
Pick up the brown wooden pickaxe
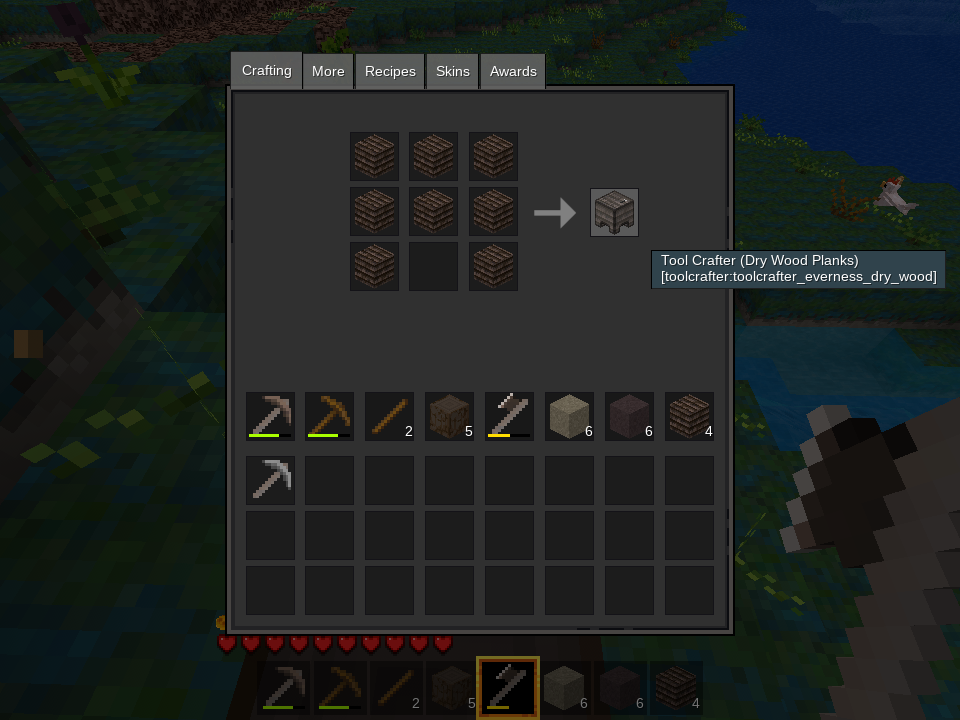tap(330, 416)
